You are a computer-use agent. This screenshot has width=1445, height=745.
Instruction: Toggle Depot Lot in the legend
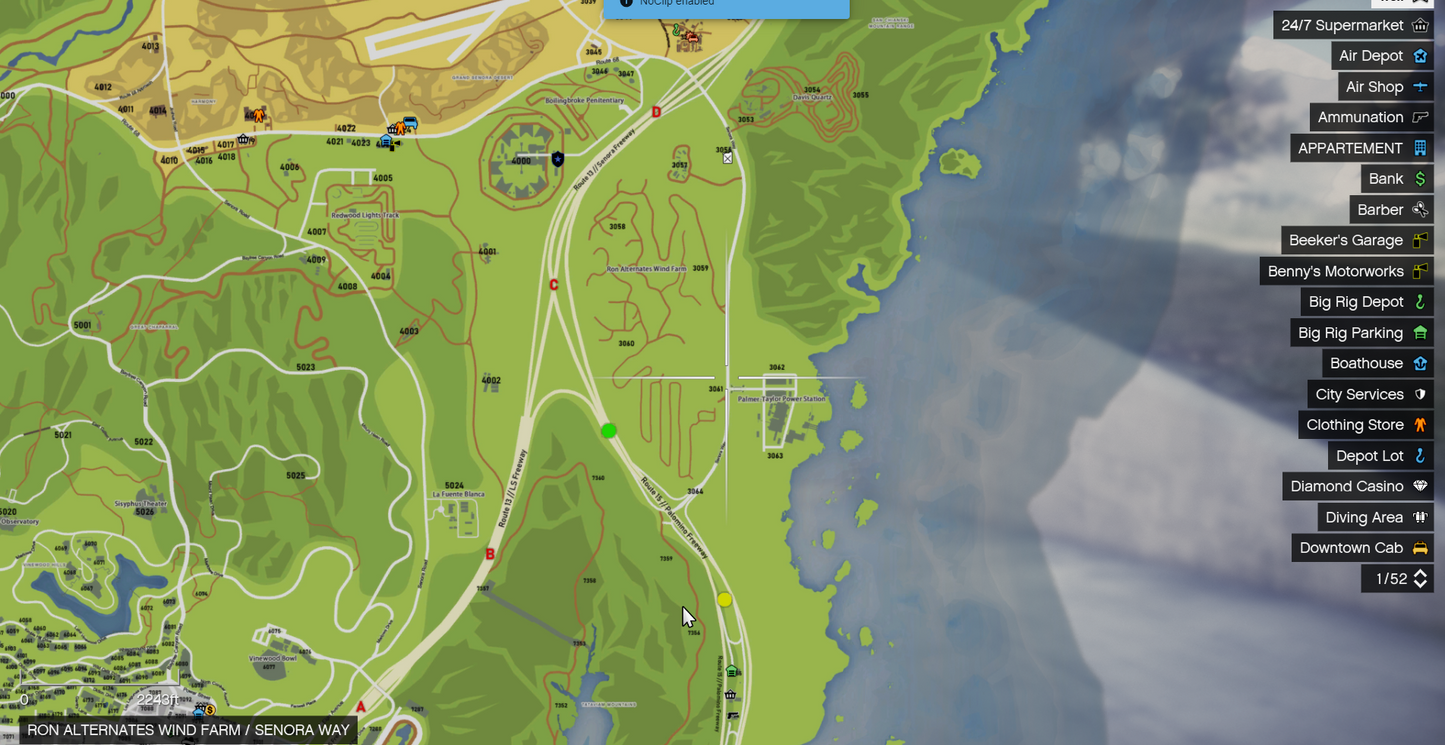point(1380,456)
